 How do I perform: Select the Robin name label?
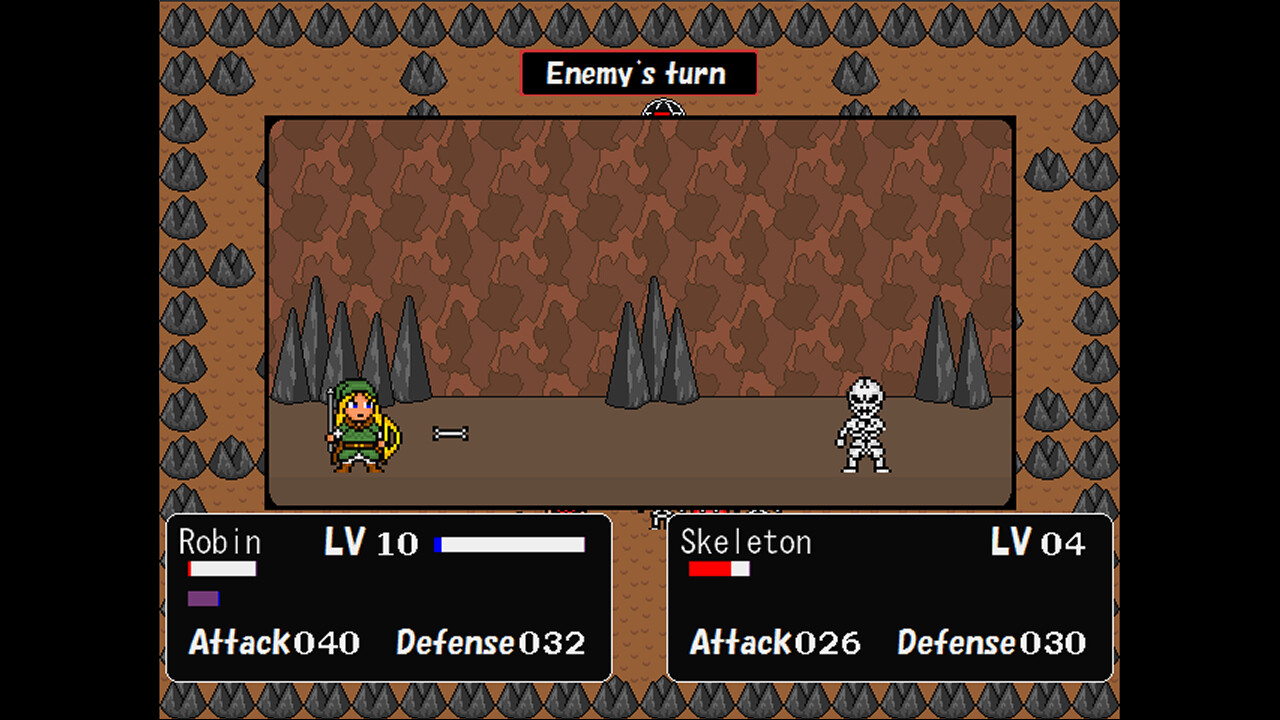click(218, 543)
